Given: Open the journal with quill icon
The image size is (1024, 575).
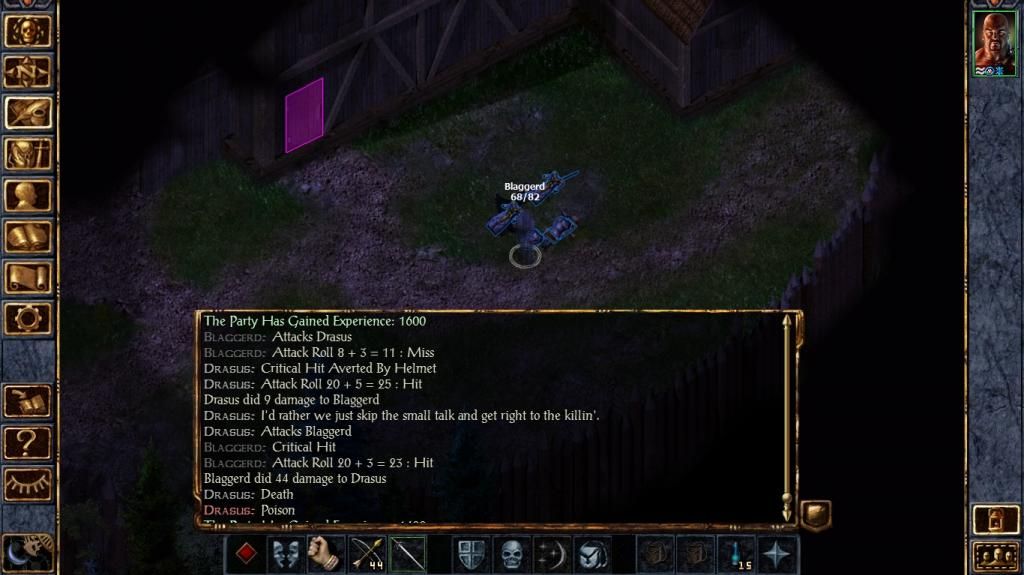Looking at the screenshot, I should pos(28,112).
